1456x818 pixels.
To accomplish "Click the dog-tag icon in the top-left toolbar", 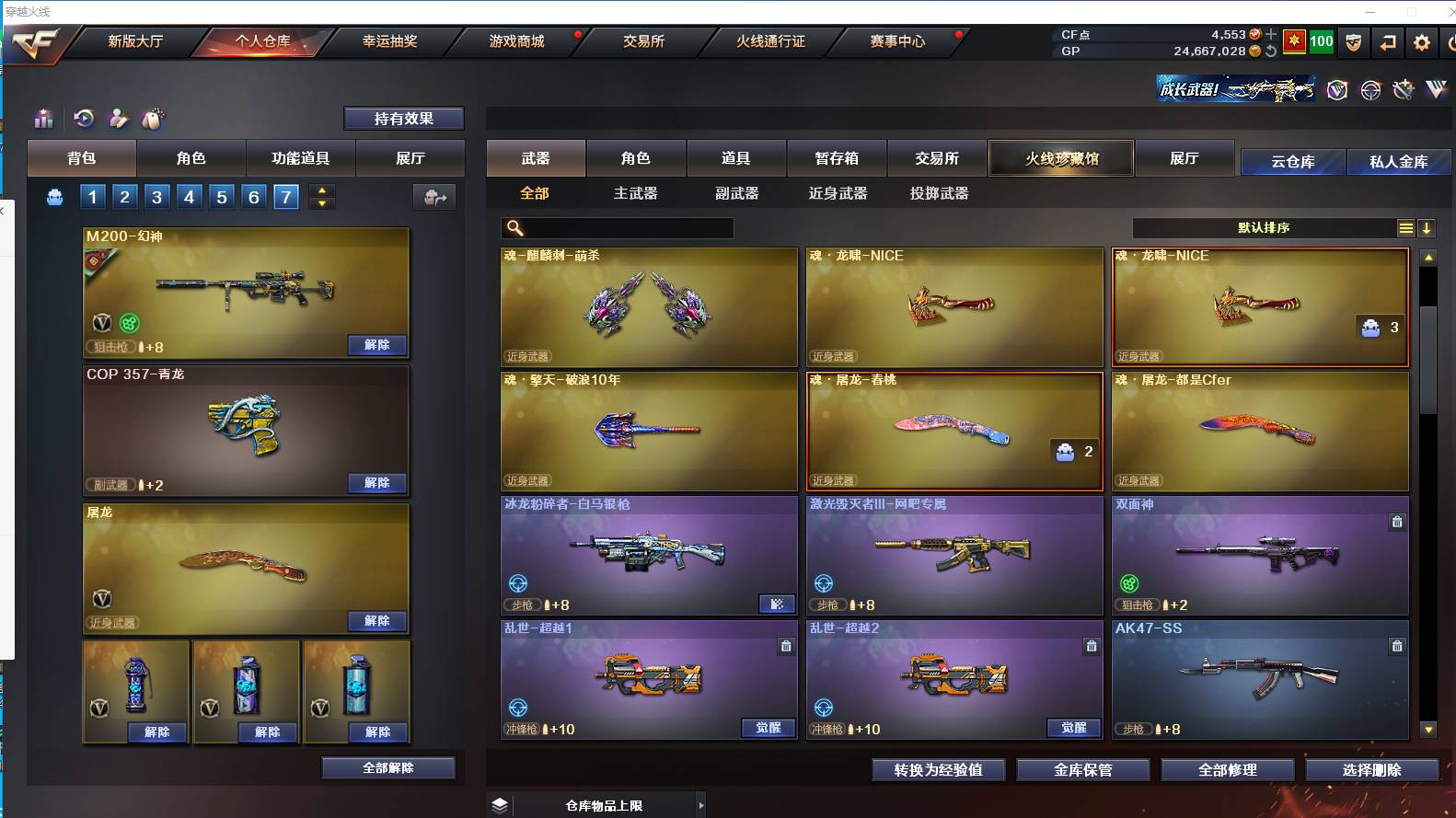I will tap(153, 119).
